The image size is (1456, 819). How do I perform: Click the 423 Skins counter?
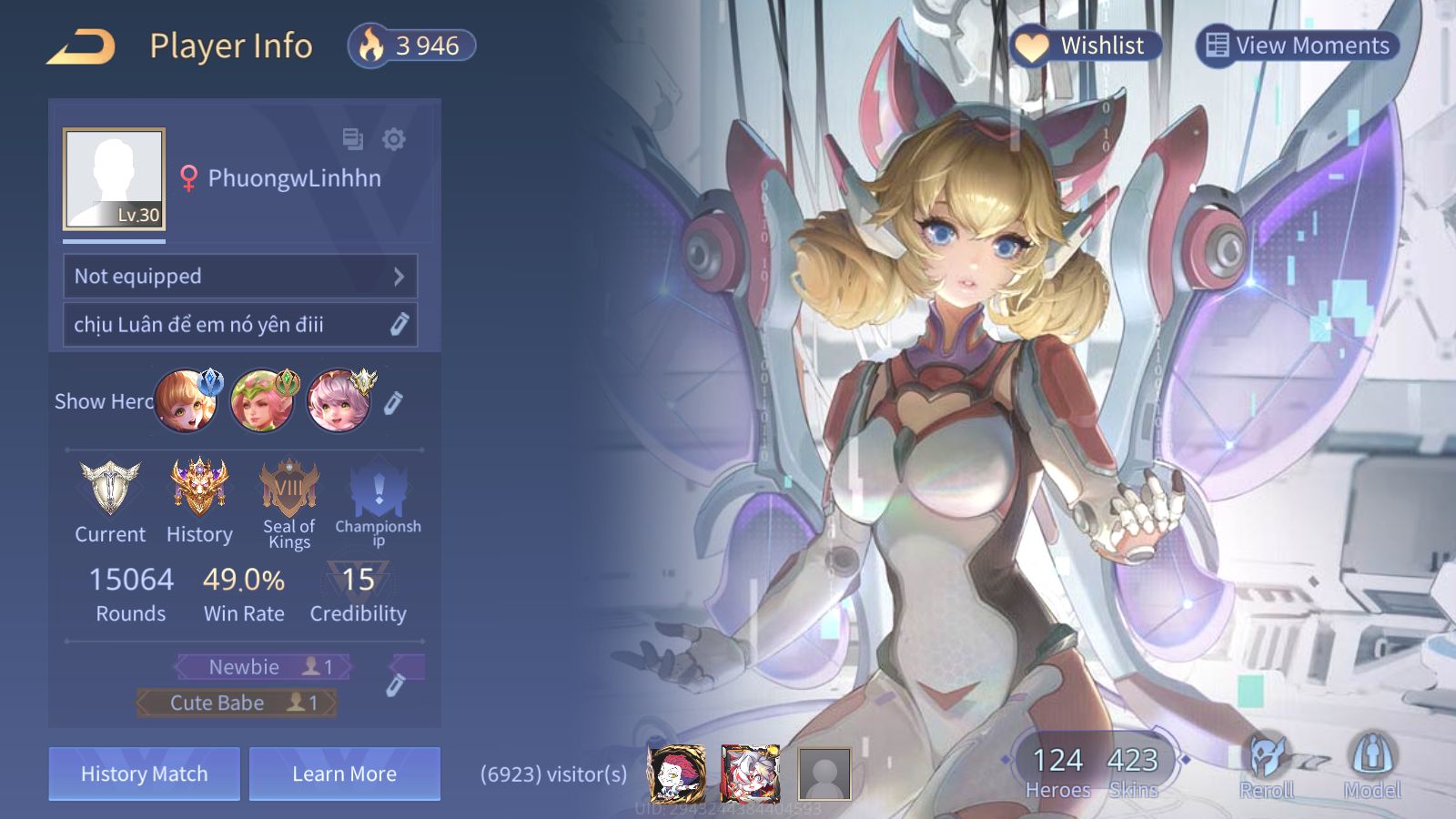[1133, 770]
